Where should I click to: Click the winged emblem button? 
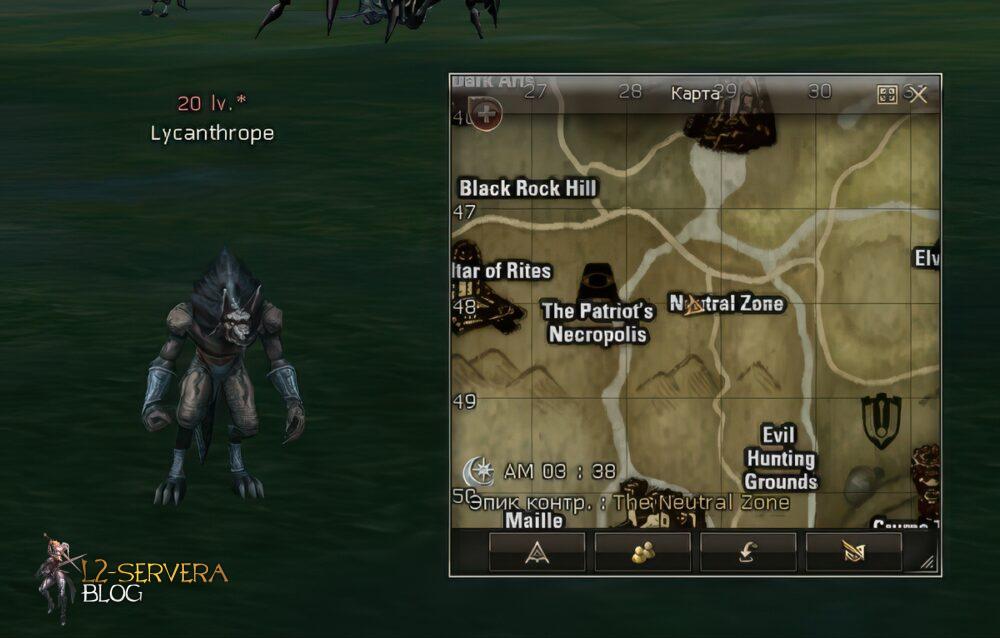pos(853,551)
